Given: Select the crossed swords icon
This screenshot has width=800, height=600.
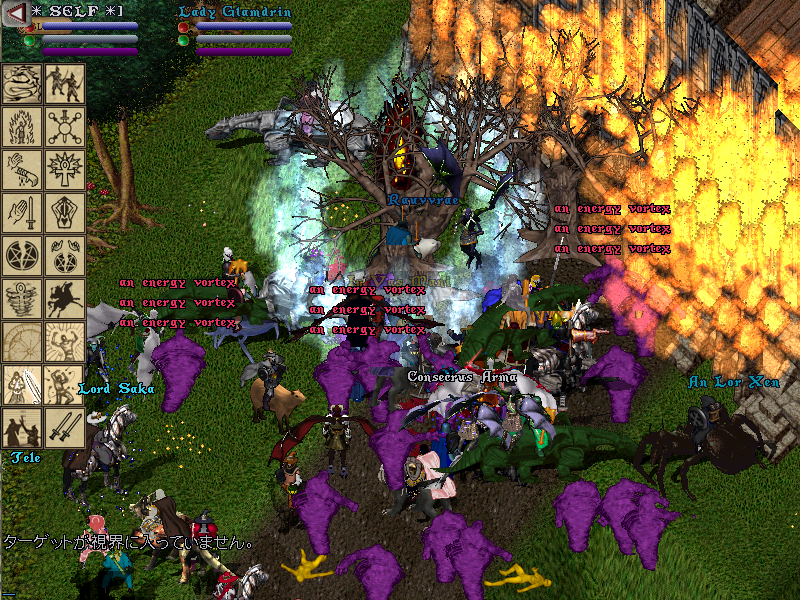Looking at the screenshot, I should 65,427.
